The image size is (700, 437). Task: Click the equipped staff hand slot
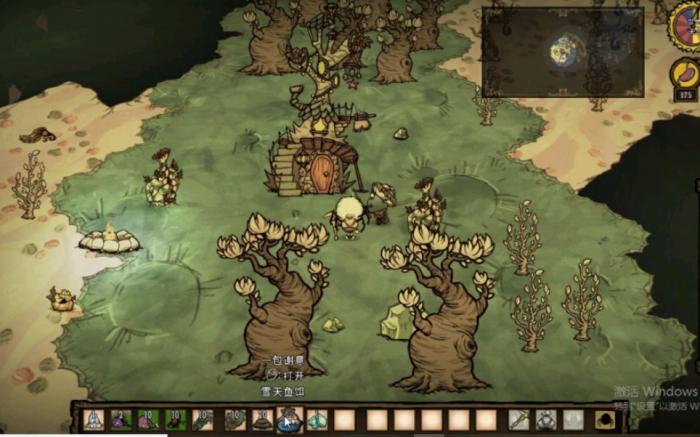(518, 420)
